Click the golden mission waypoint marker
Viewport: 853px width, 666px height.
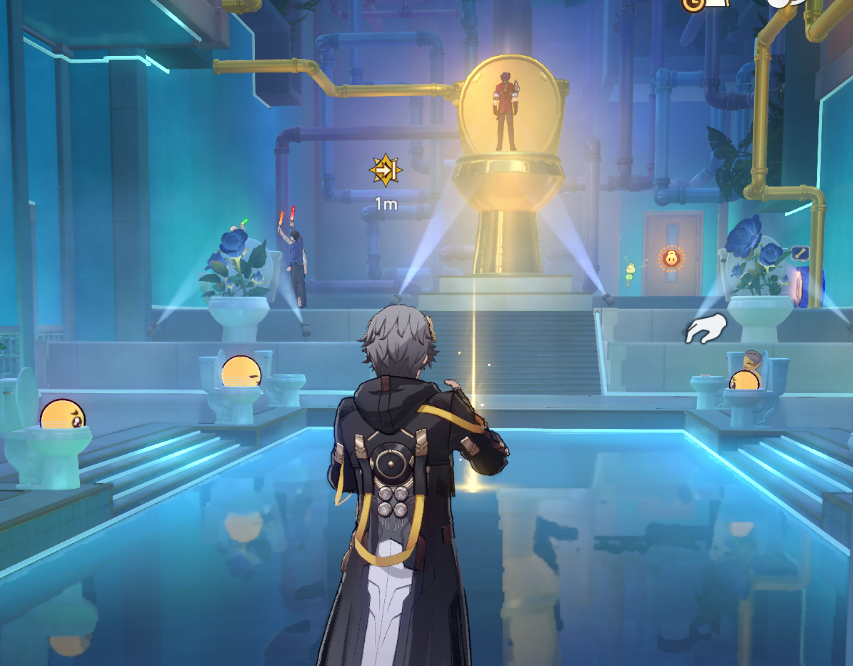click(385, 171)
